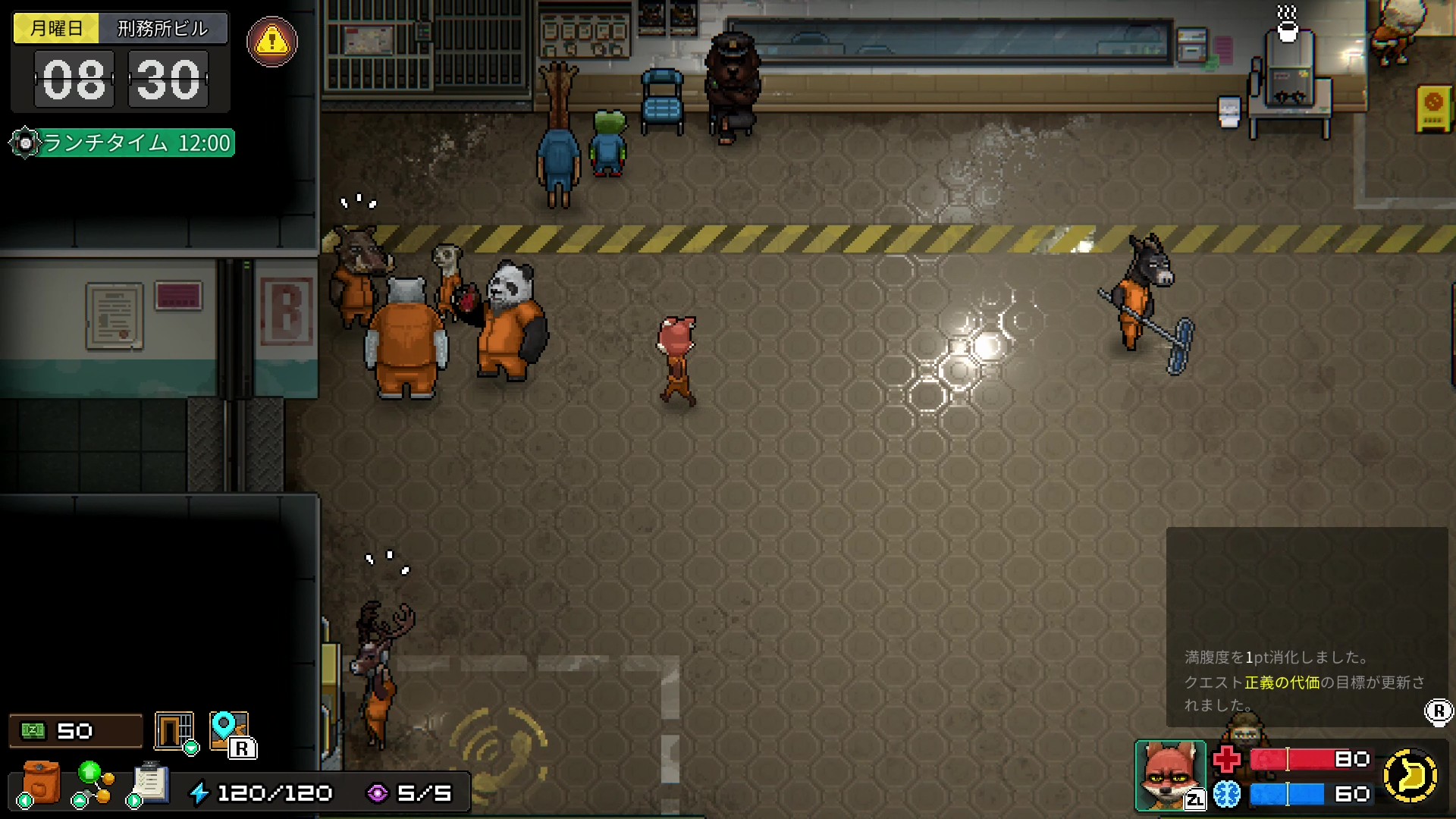
Task: Open the green skill tree icon
Action: pyautogui.click(x=93, y=783)
